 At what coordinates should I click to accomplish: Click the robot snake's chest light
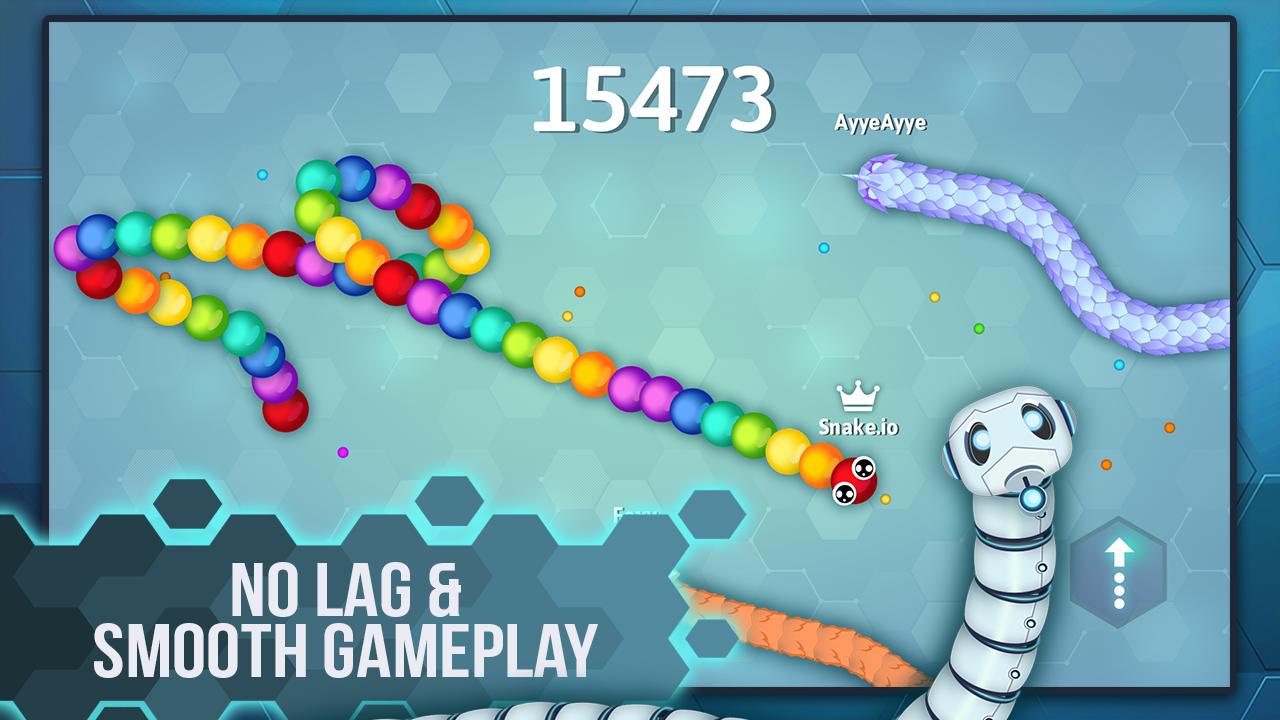1032,498
